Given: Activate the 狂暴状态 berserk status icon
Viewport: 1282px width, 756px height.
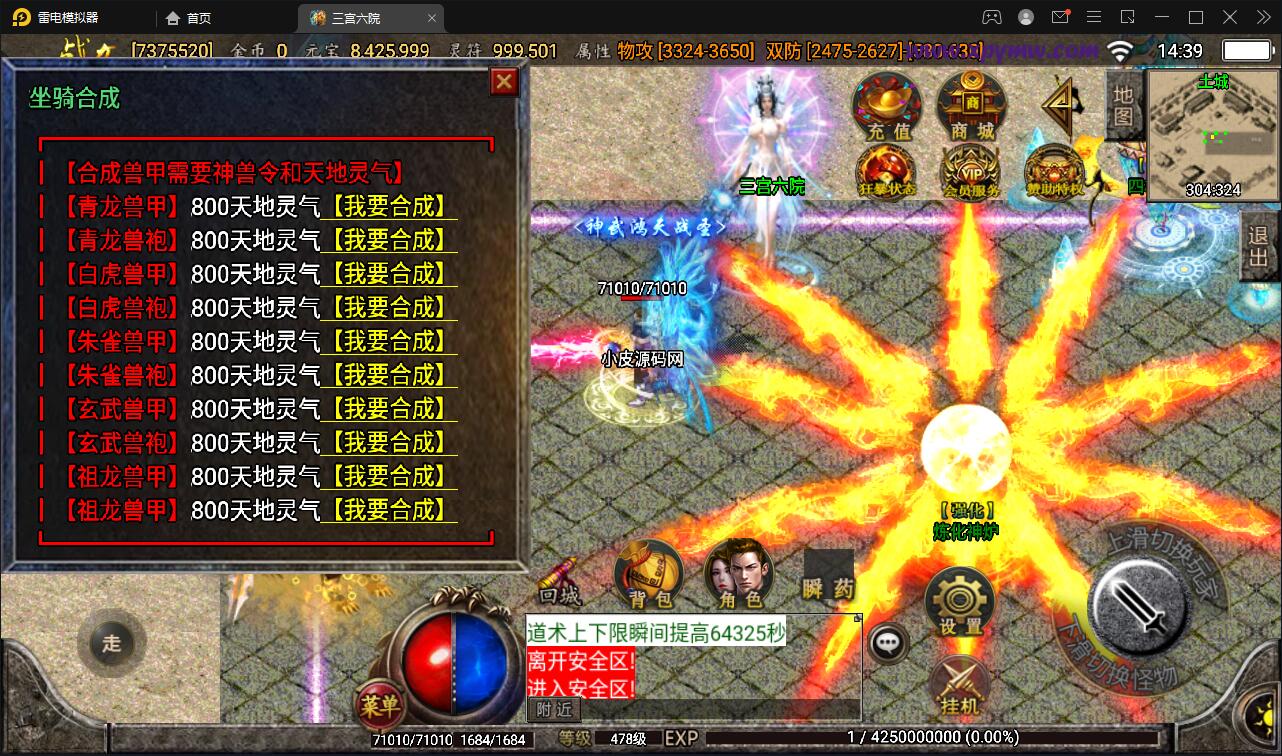Looking at the screenshot, I should 886,170.
